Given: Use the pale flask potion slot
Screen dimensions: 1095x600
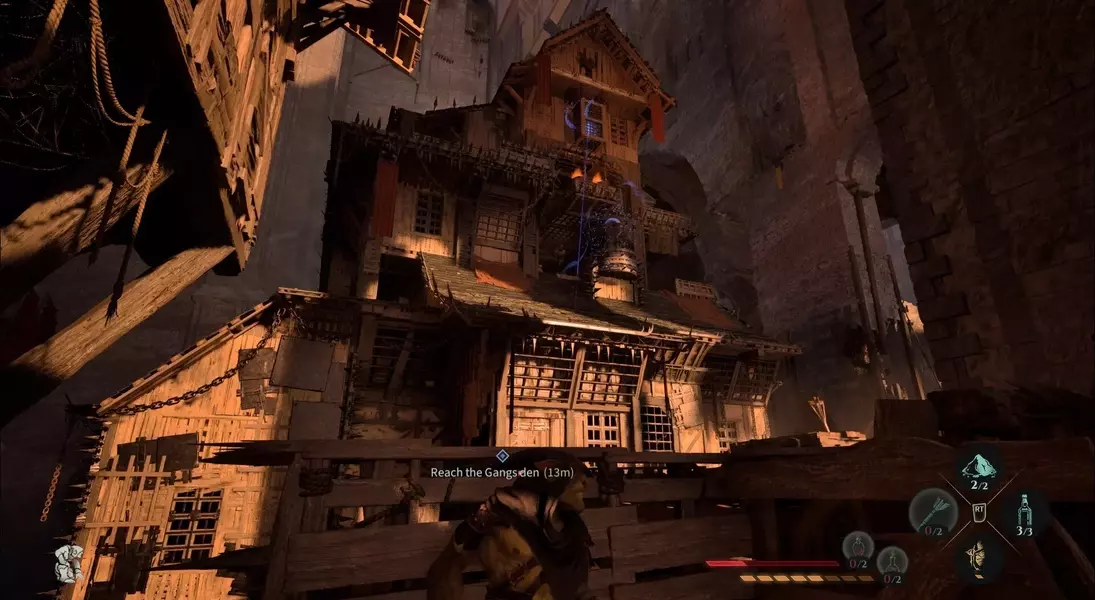Looking at the screenshot, I should (891, 562).
